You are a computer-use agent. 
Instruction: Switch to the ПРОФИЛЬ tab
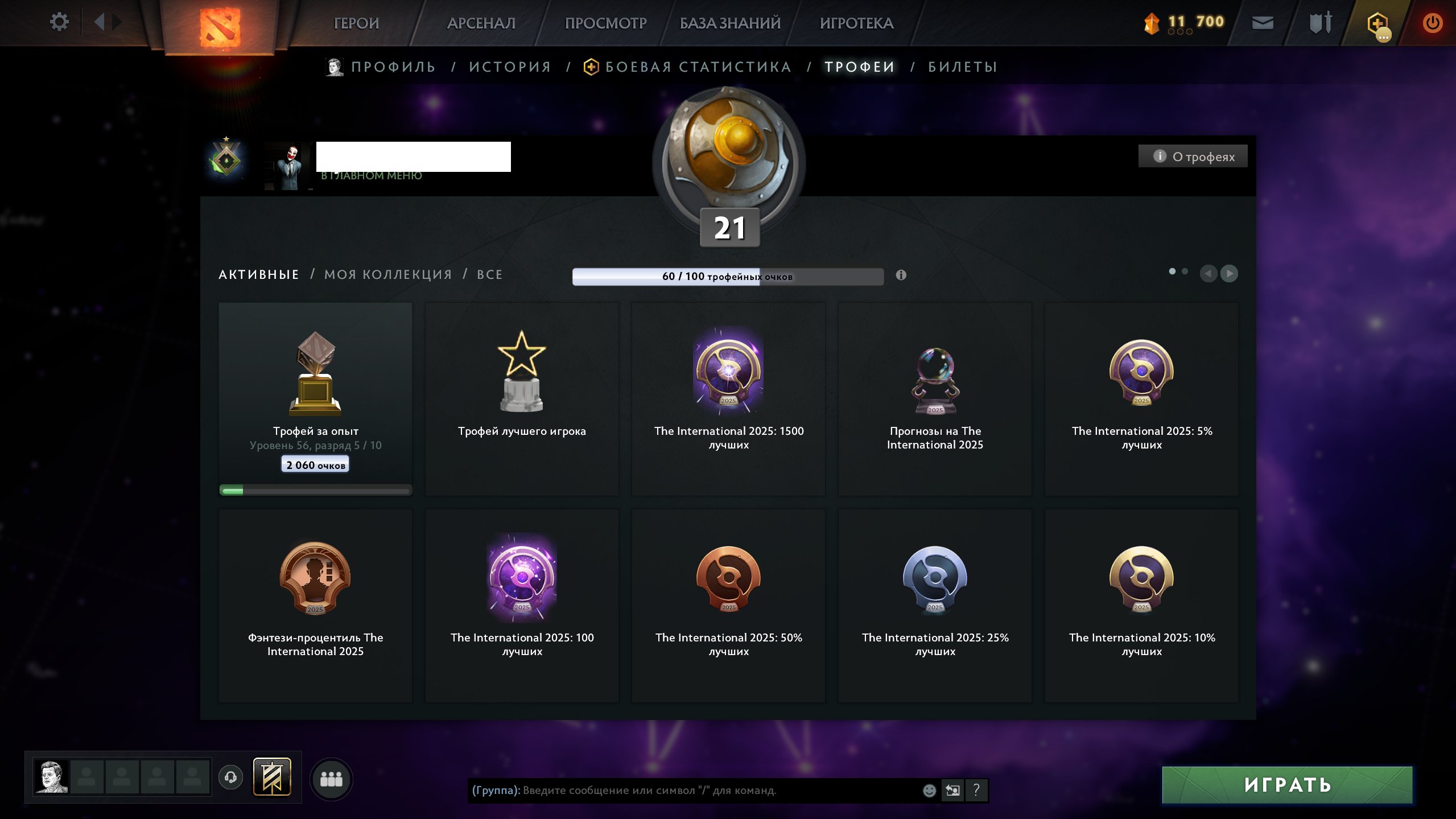tap(393, 67)
